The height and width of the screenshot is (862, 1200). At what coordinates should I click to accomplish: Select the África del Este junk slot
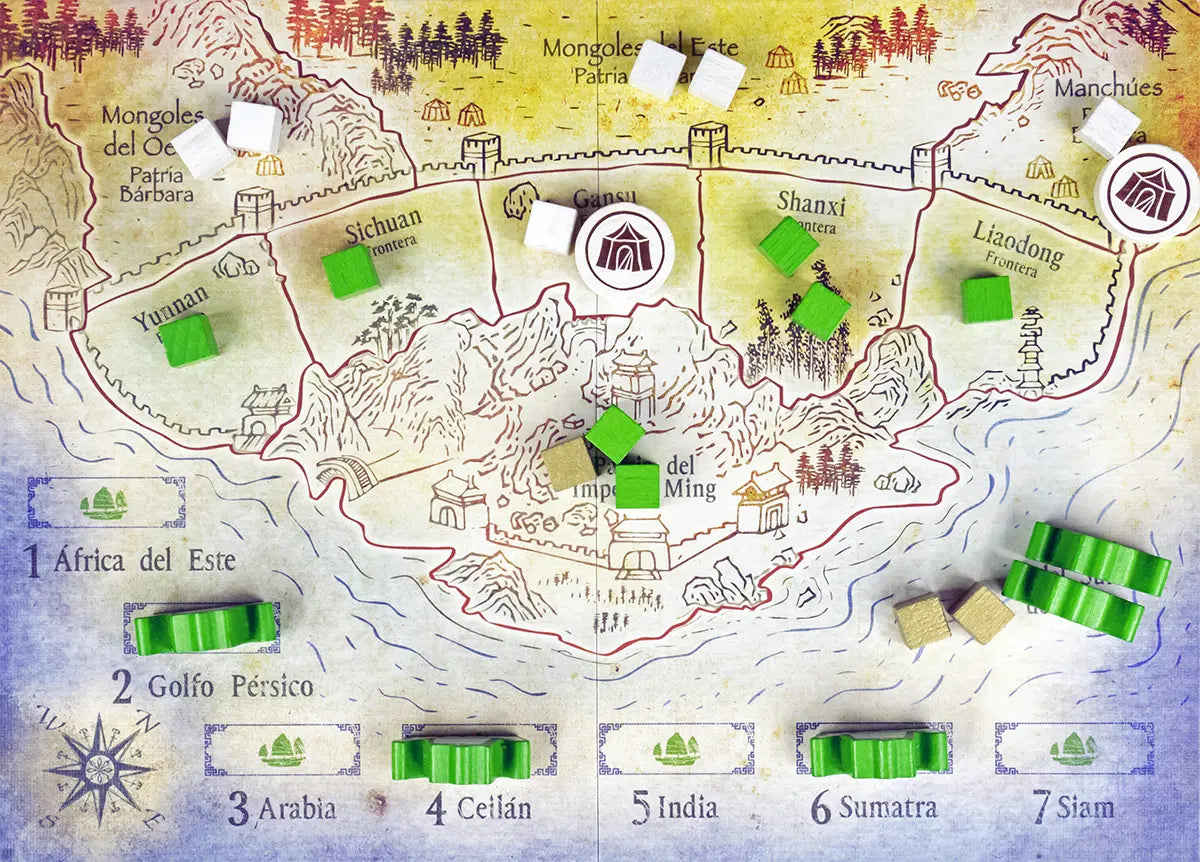tap(106, 502)
